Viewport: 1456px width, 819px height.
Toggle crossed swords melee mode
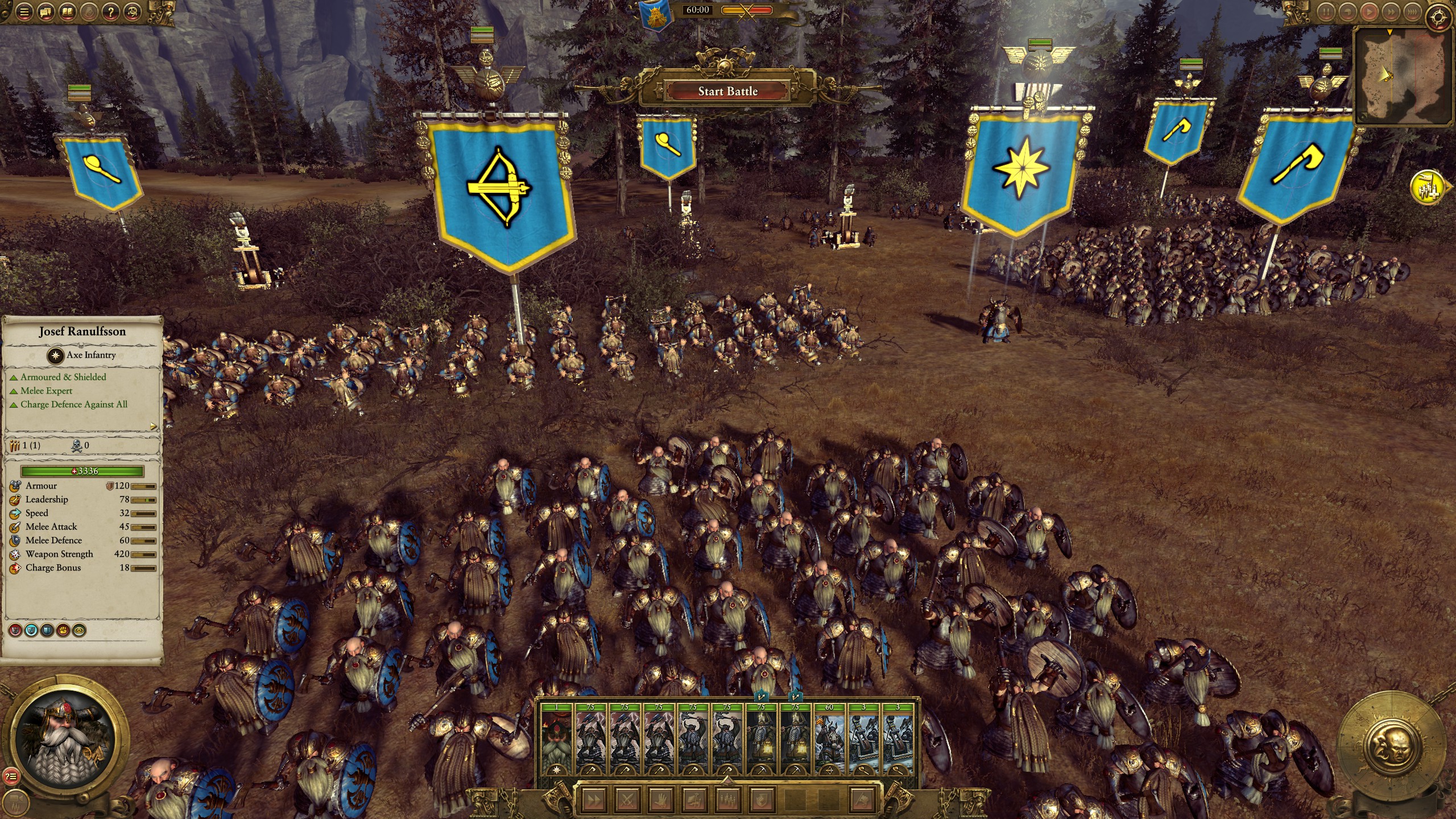(627, 799)
